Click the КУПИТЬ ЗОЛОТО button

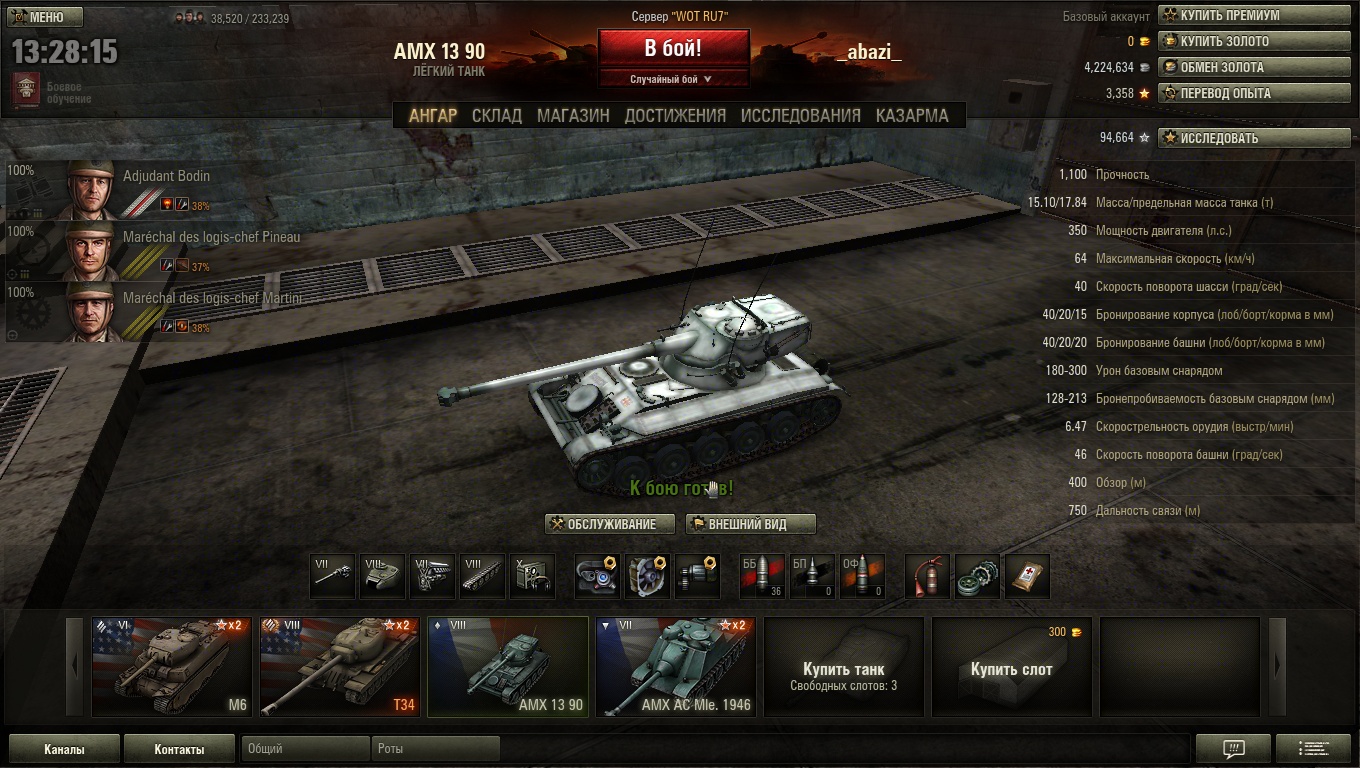(1254, 41)
